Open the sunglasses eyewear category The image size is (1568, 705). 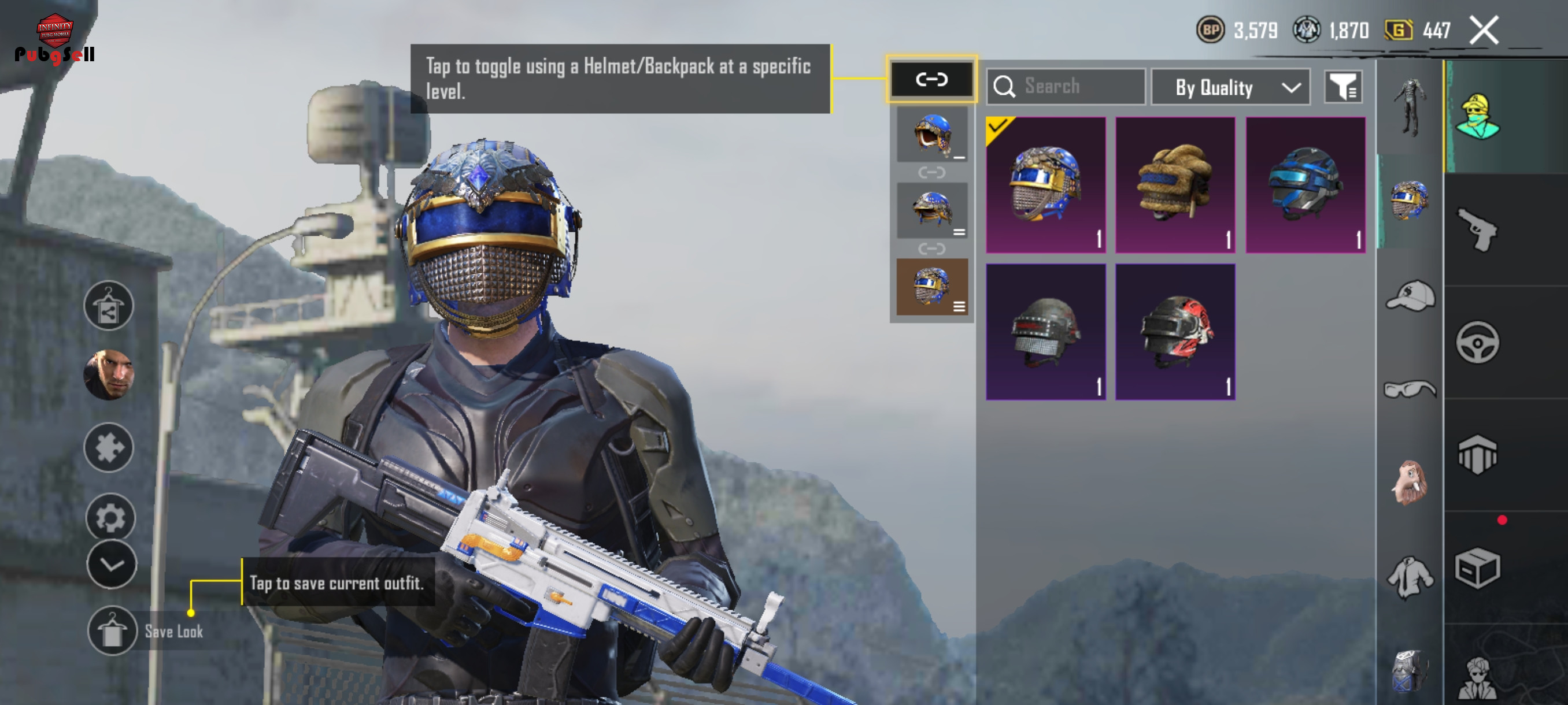[1410, 389]
